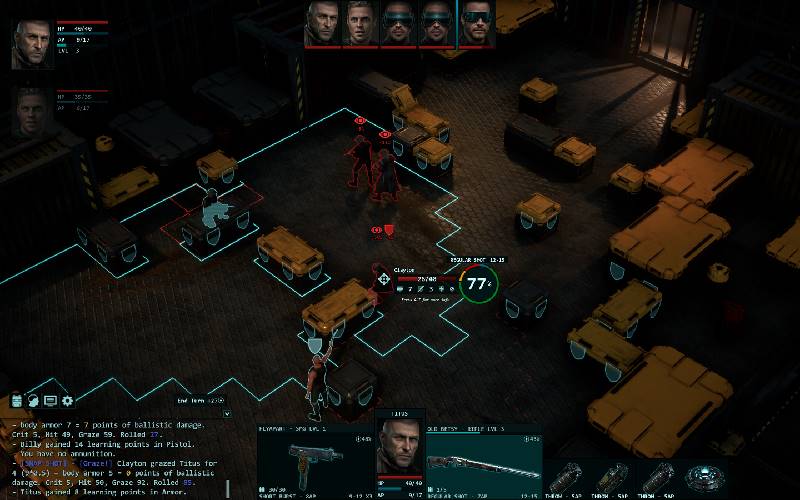The width and height of the screenshot is (800, 500).
Task: Open settings with the gear icon
Action: click(67, 401)
